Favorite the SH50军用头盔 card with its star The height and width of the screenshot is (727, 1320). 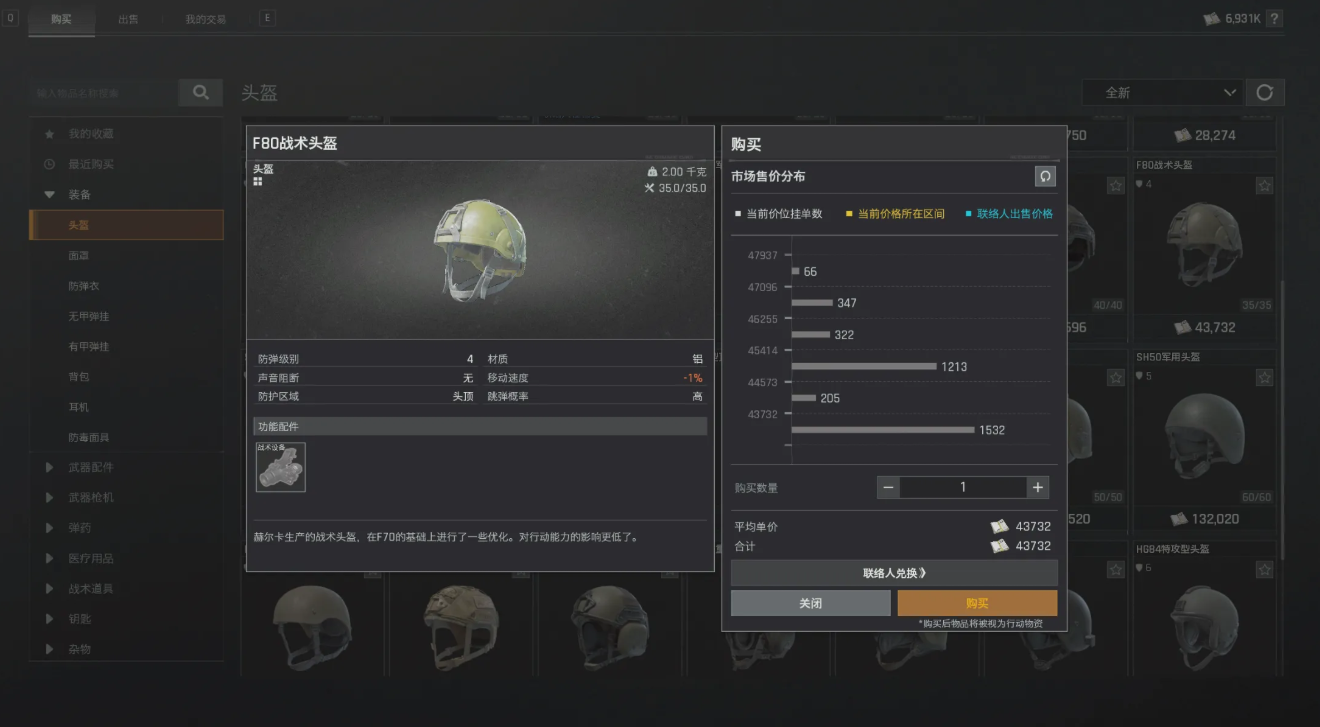click(1262, 378)
